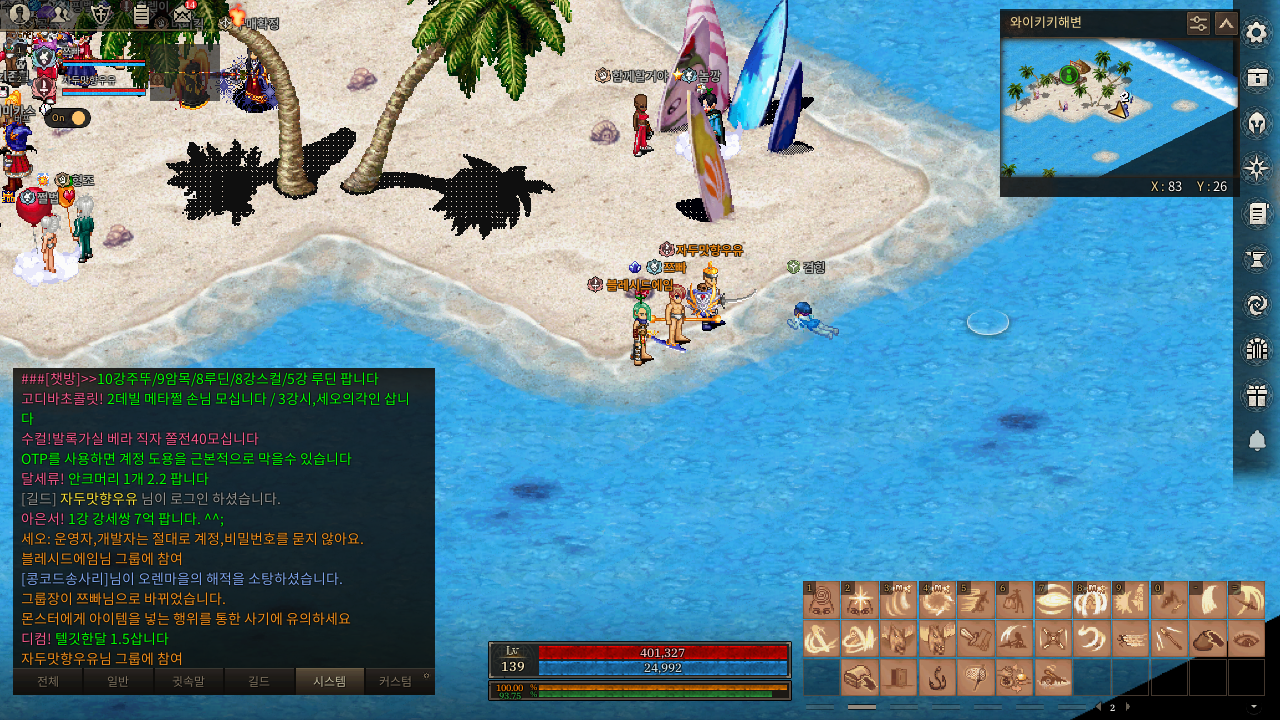The height and width of the screenshot is (720, 1280).
Task: Open the 길드 guild chat tab
Action: (259, 681)
